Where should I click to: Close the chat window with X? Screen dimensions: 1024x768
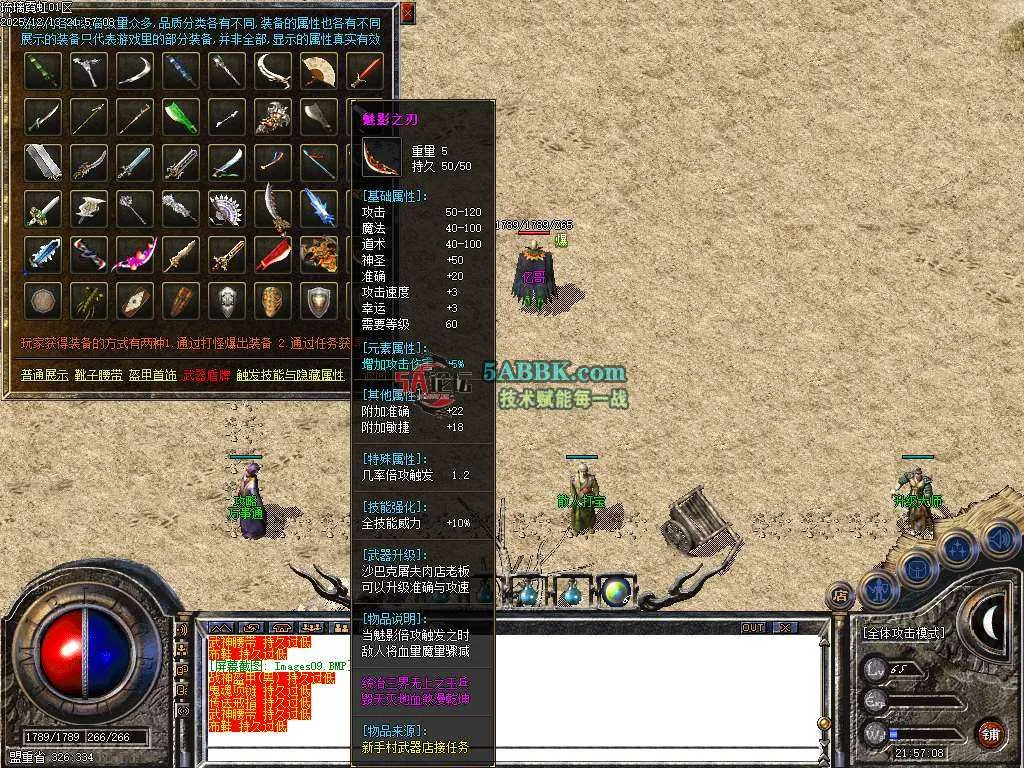[x=785, y=627]
